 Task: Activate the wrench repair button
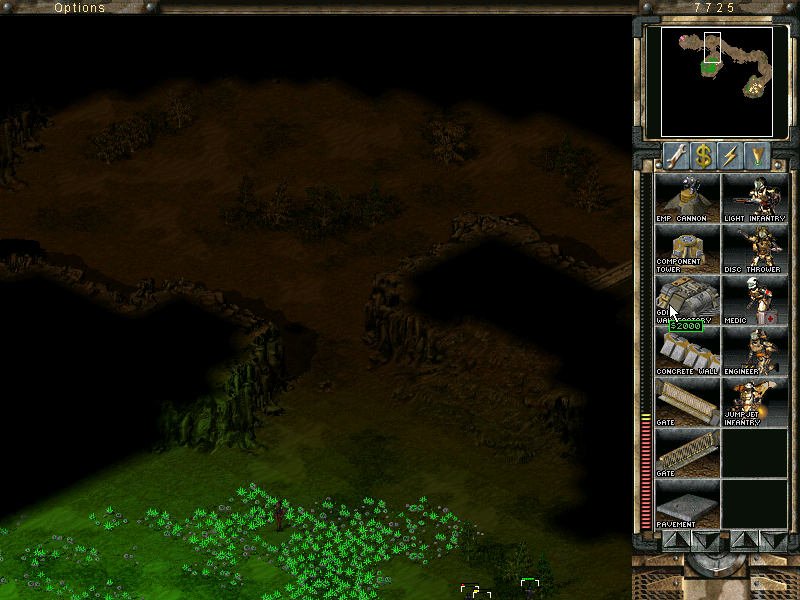[675, 155]
